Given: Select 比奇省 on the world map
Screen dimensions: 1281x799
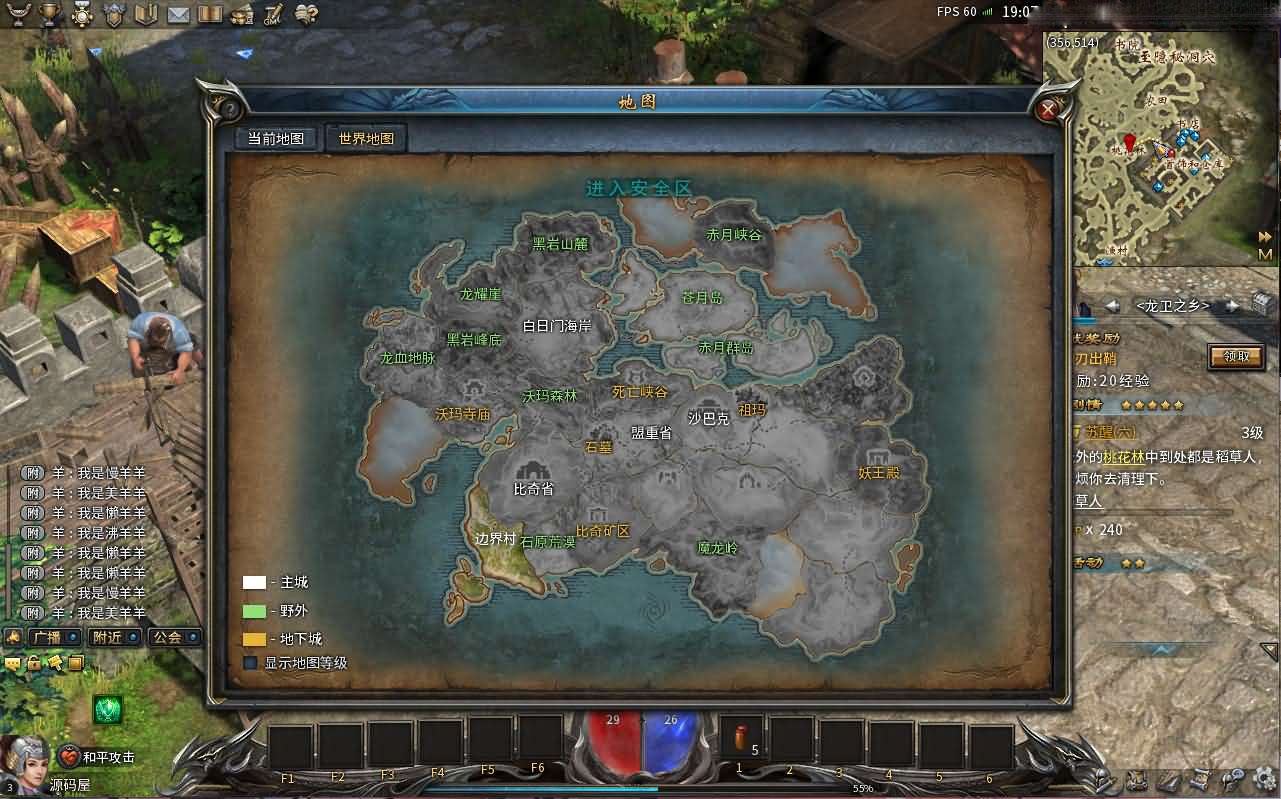Looking at the screenshot, I should 533,489.
